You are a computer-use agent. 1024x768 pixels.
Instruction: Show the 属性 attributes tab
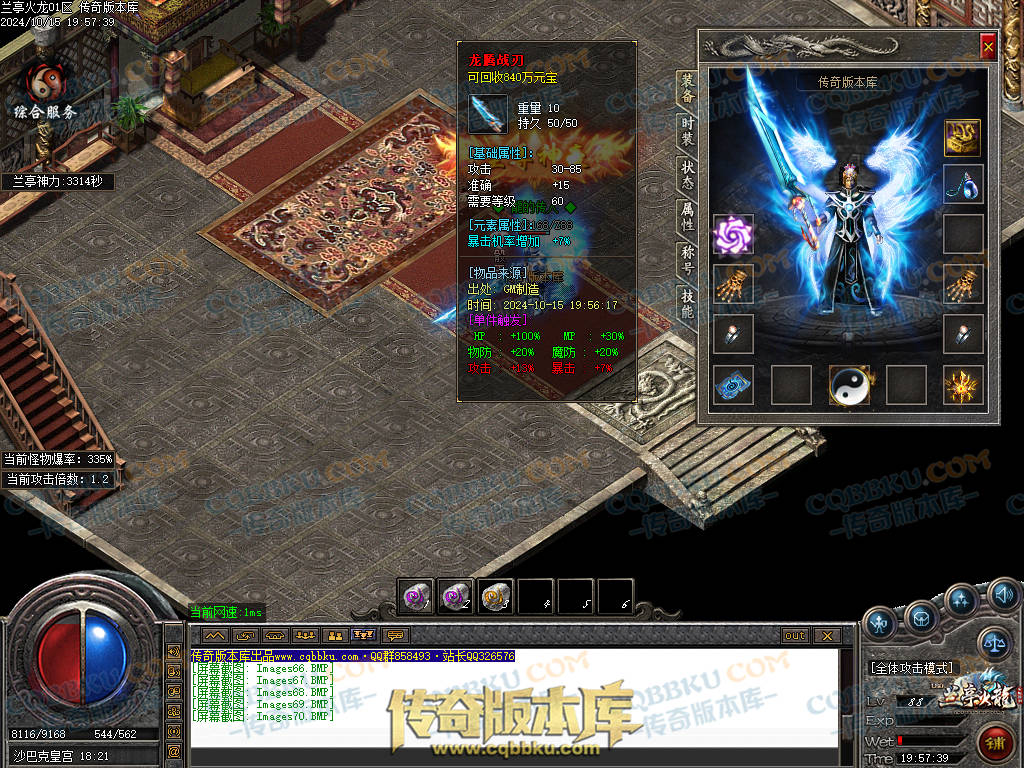[x=688, y=217]
